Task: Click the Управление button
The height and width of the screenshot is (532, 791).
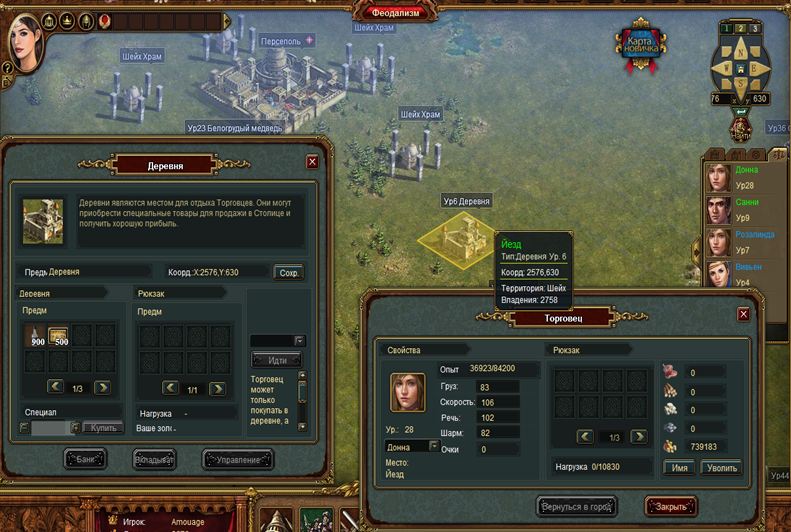Action: tap(237, 460)
